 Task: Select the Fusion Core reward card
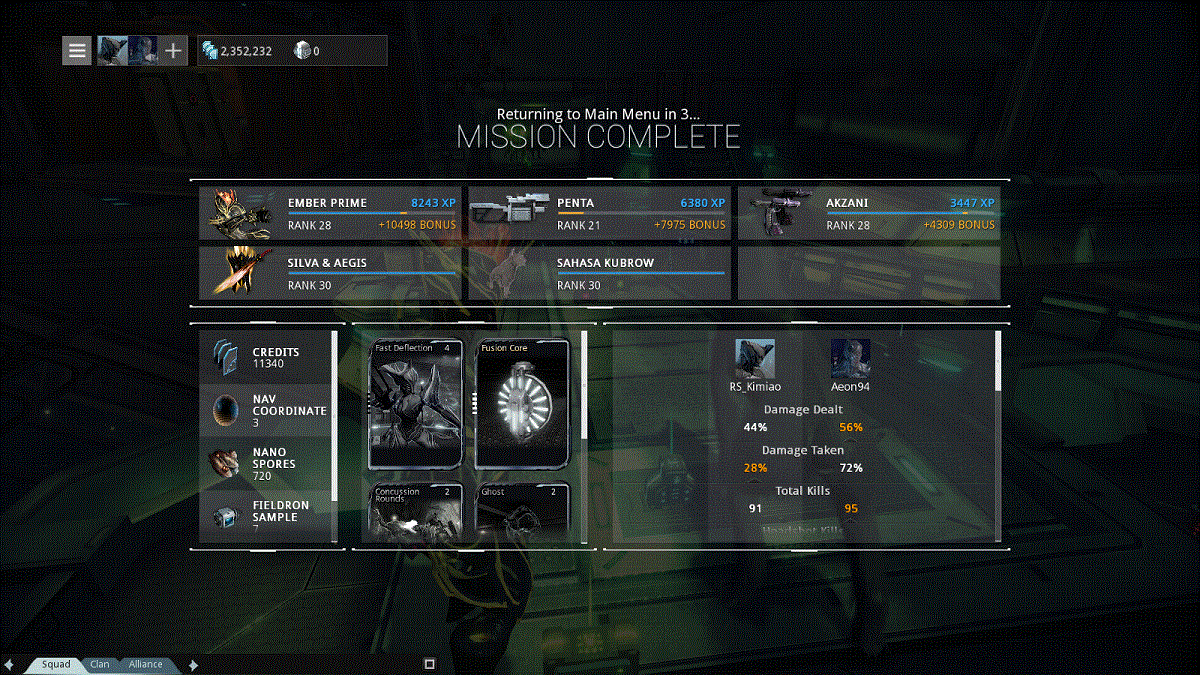coord(523,404)
